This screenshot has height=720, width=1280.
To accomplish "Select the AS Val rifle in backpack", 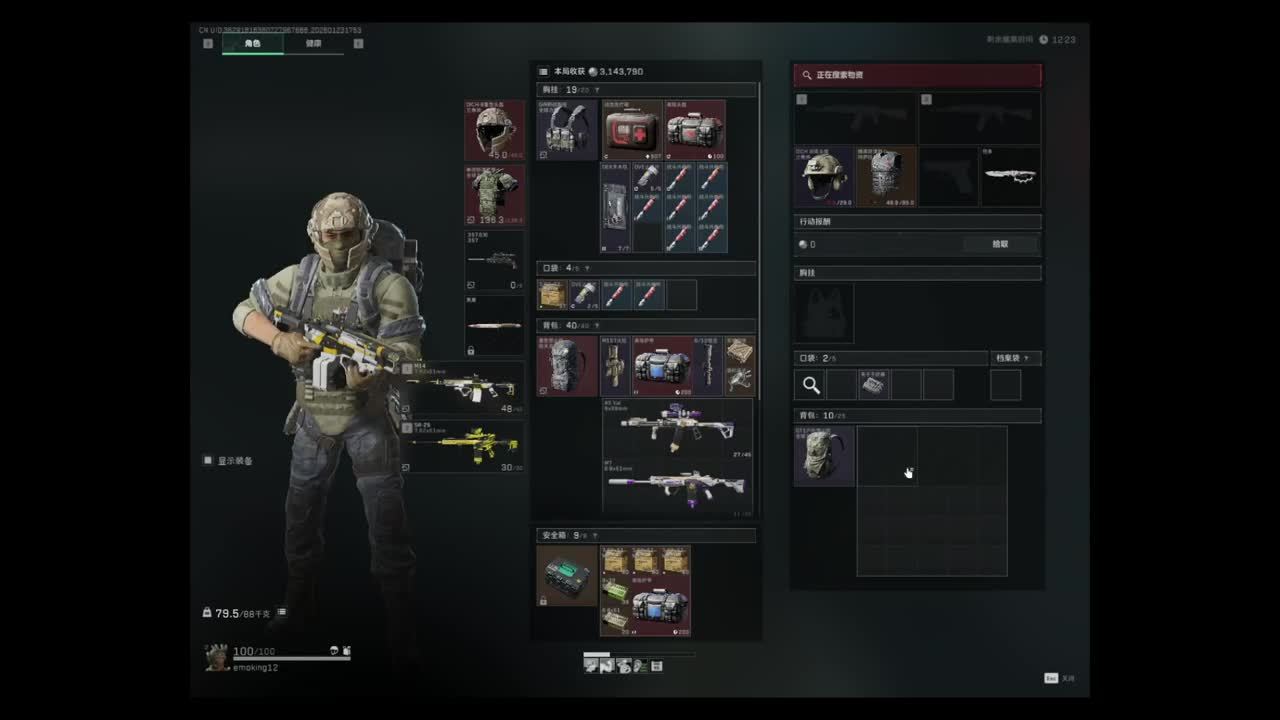I will [x=677, y=429].
